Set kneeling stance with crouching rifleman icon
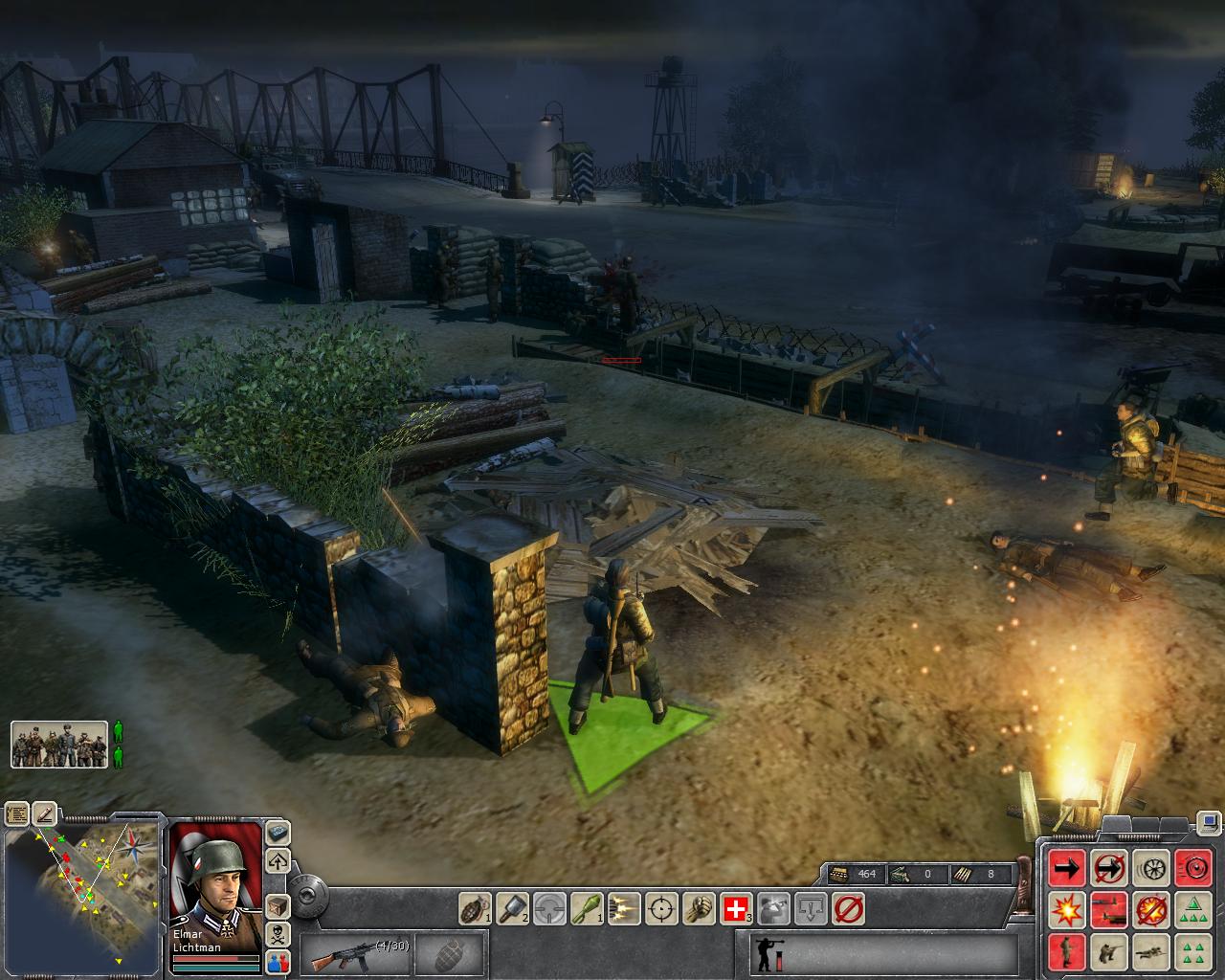Image resolution: width=1225 pixels, height=980 pixels. click(x=1109, y=951)
